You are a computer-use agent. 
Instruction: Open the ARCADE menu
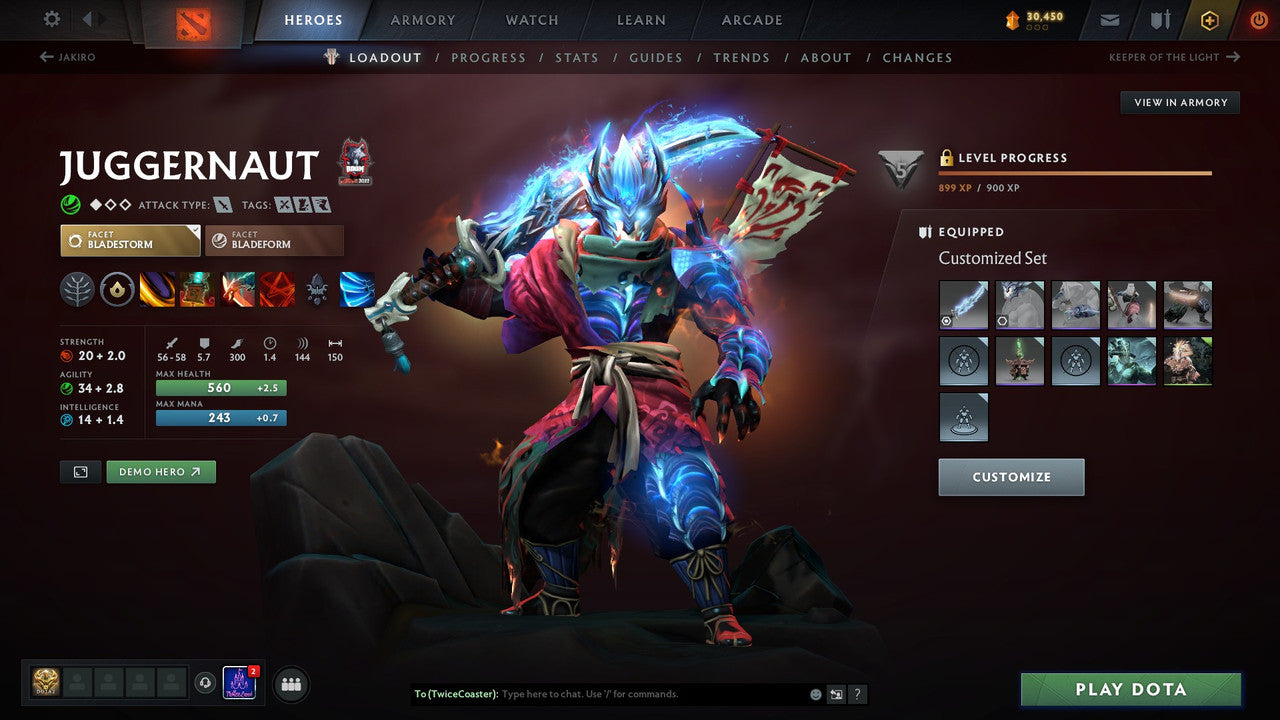[x=751, y=19]
